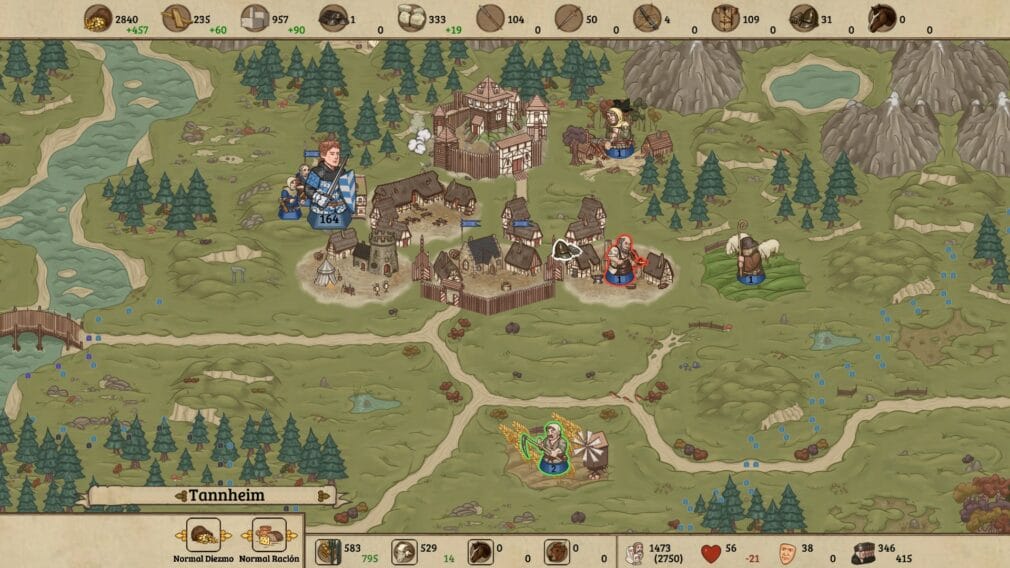Select the red-outlined villager unit in town
The height and width of the screenshot is (568, 1010).
(619, 260)
